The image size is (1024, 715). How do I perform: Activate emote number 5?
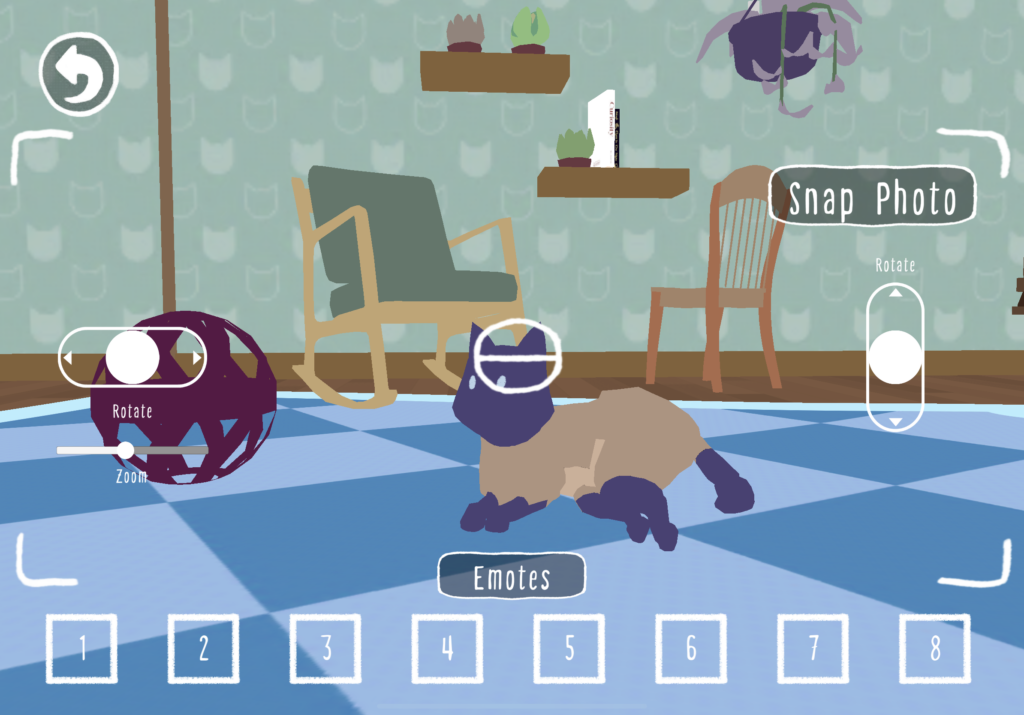(570, 649)
